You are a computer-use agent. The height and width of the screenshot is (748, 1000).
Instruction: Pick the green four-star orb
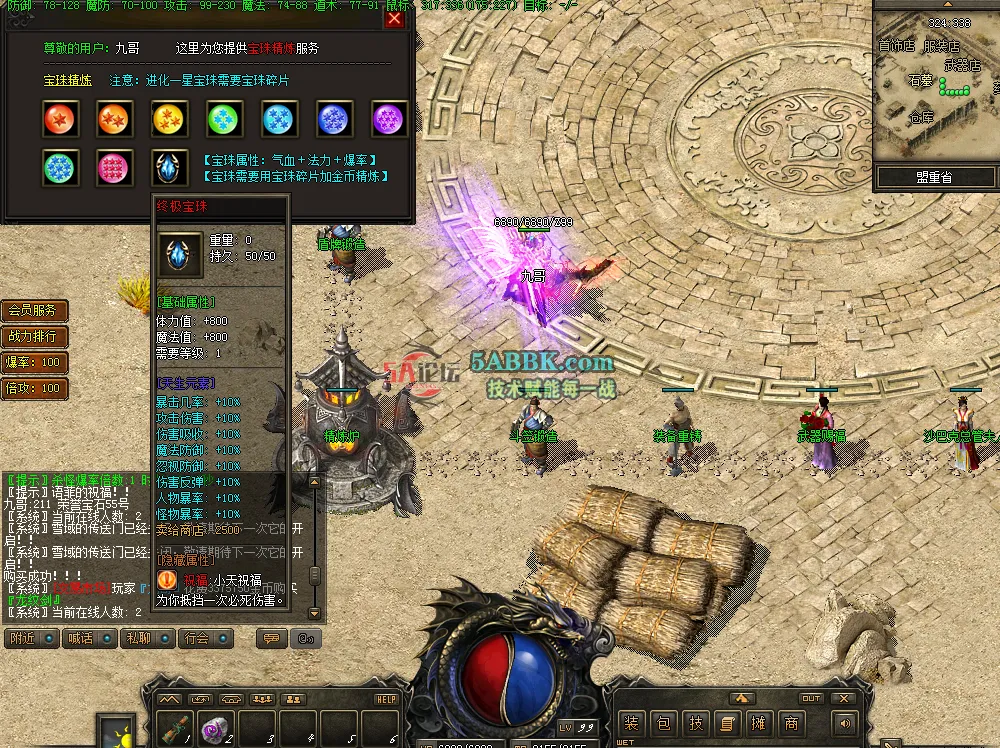click(224, 119)
